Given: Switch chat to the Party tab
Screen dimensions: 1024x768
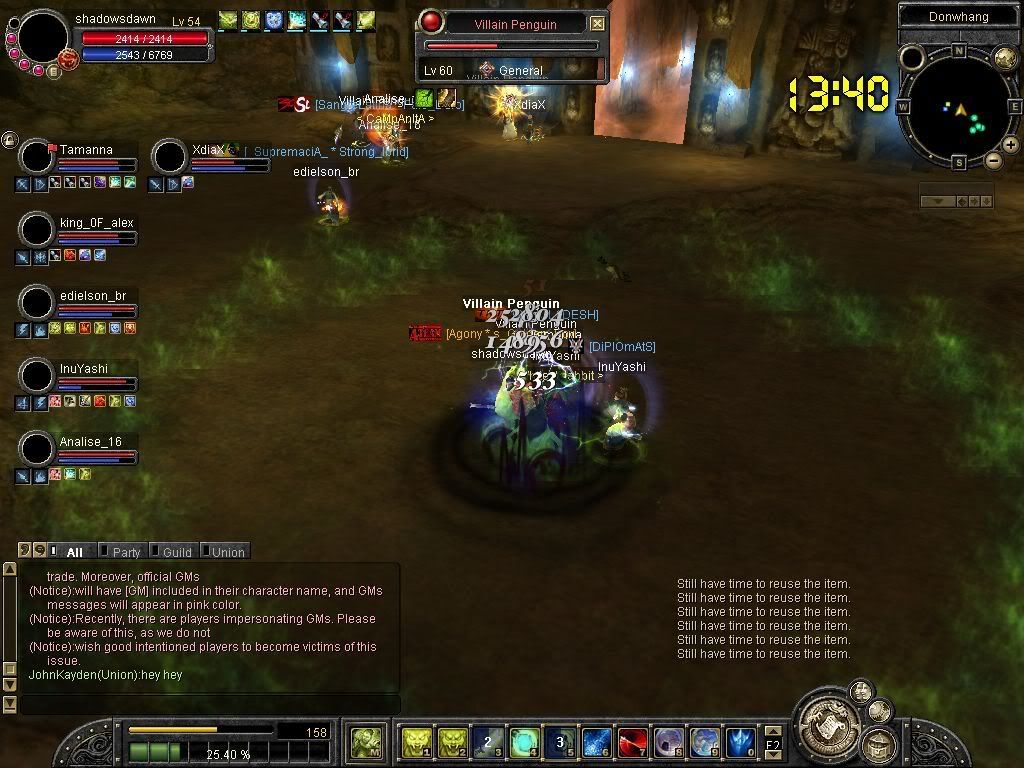Looking at the screenshot, I should [126, 552].
